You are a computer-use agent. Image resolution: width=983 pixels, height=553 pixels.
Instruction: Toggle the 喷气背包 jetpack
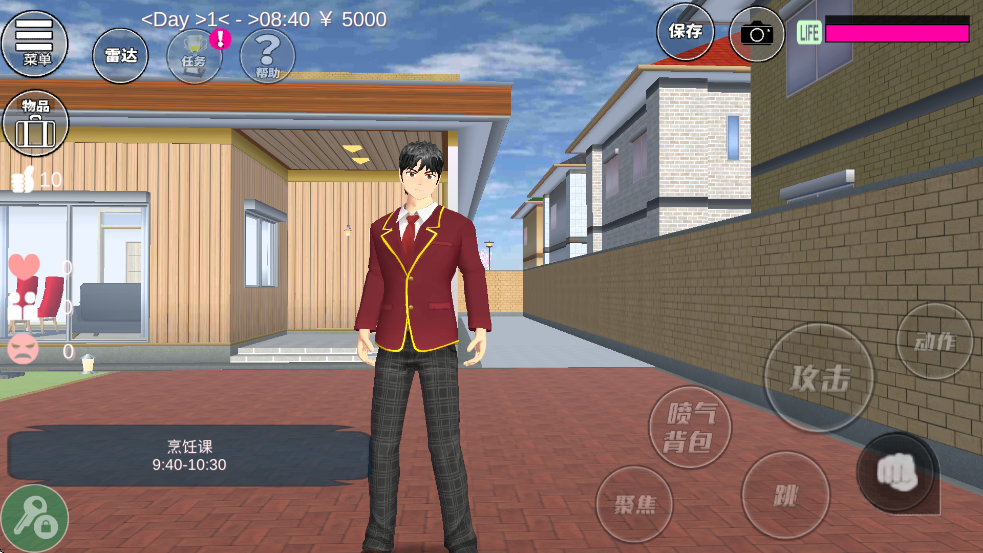pos(690,427)
